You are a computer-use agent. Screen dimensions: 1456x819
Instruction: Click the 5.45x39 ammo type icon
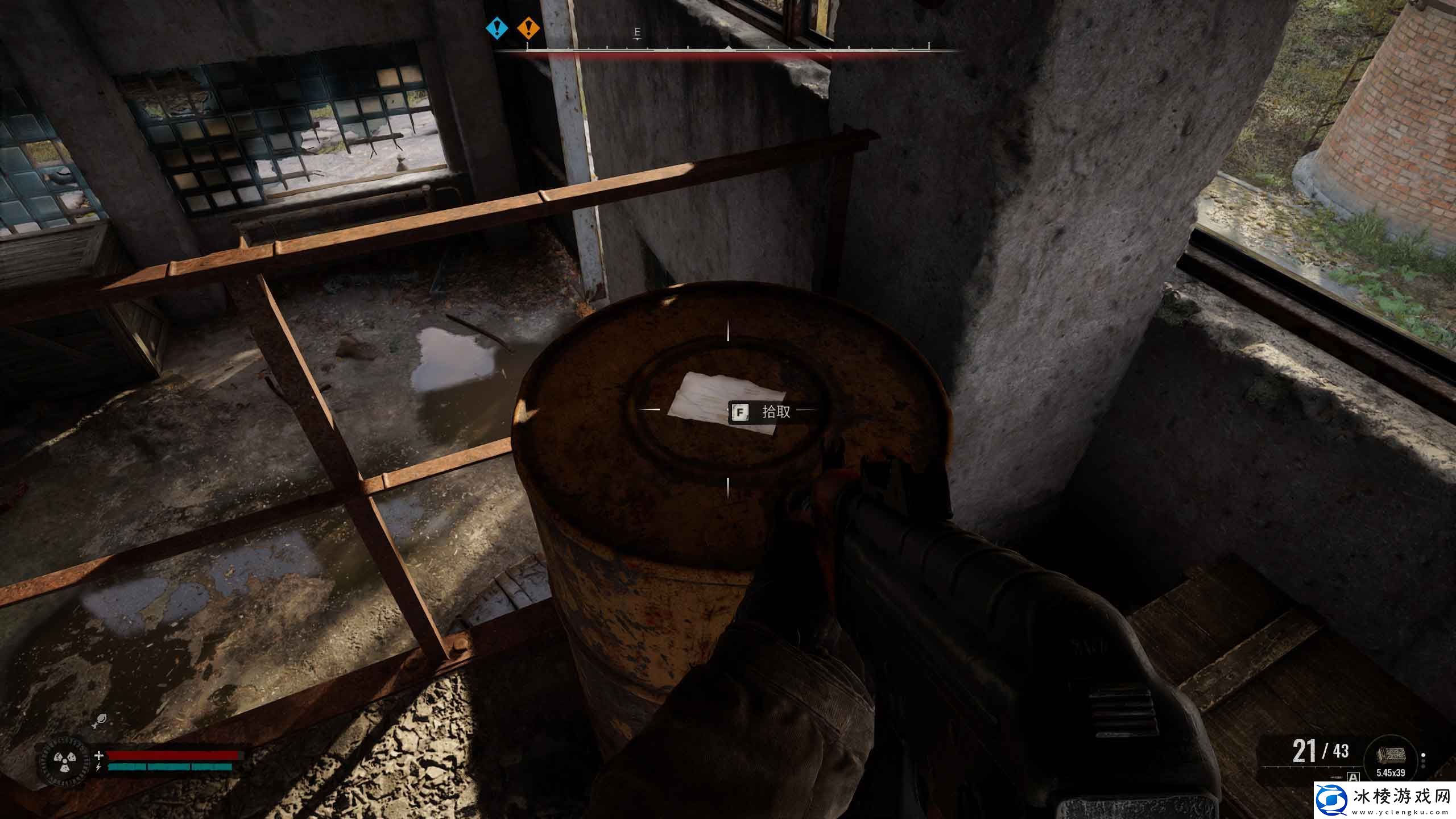pyautogui.click(x=1391, y=756)
